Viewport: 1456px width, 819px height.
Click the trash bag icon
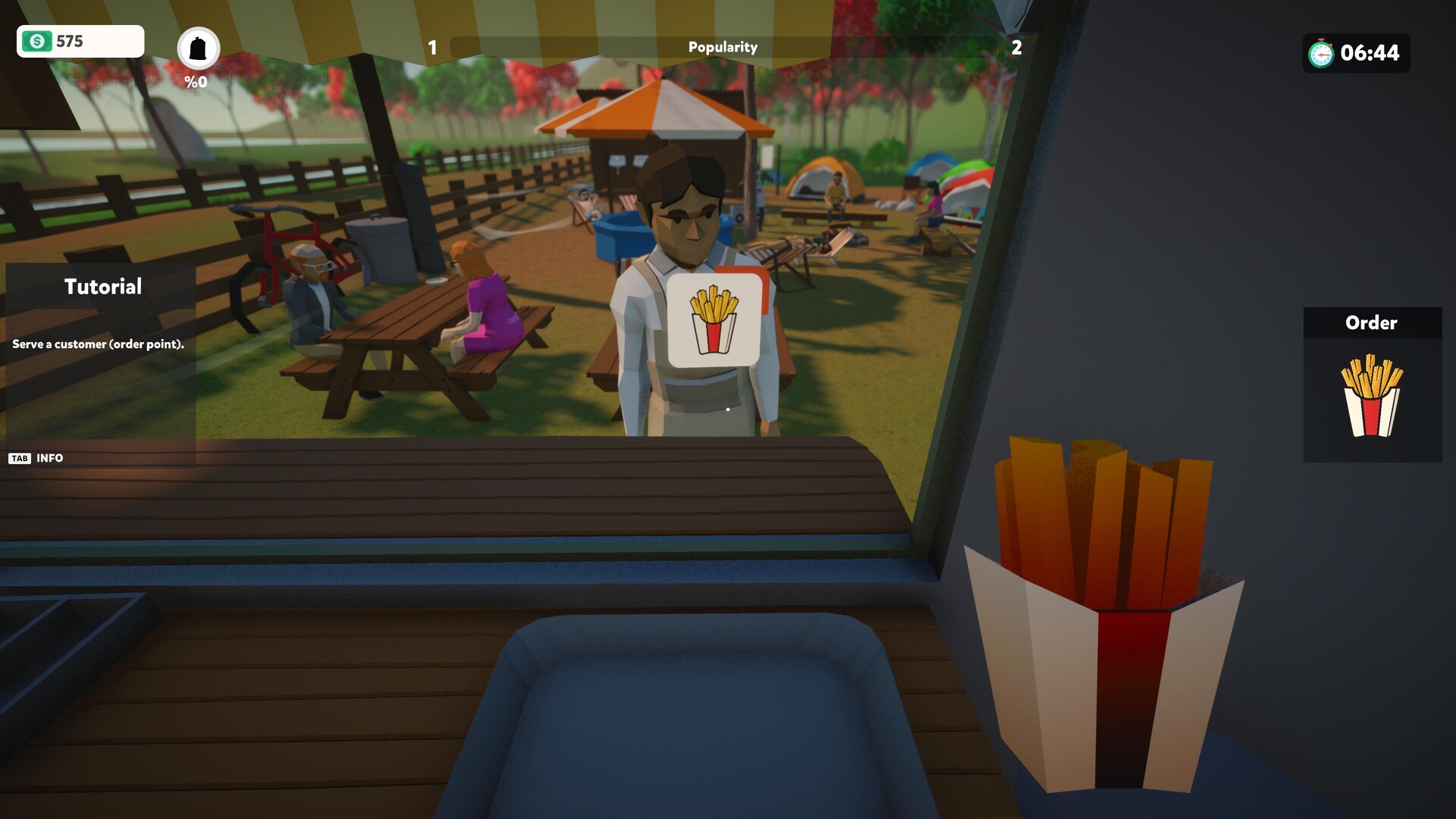(198, 49)
